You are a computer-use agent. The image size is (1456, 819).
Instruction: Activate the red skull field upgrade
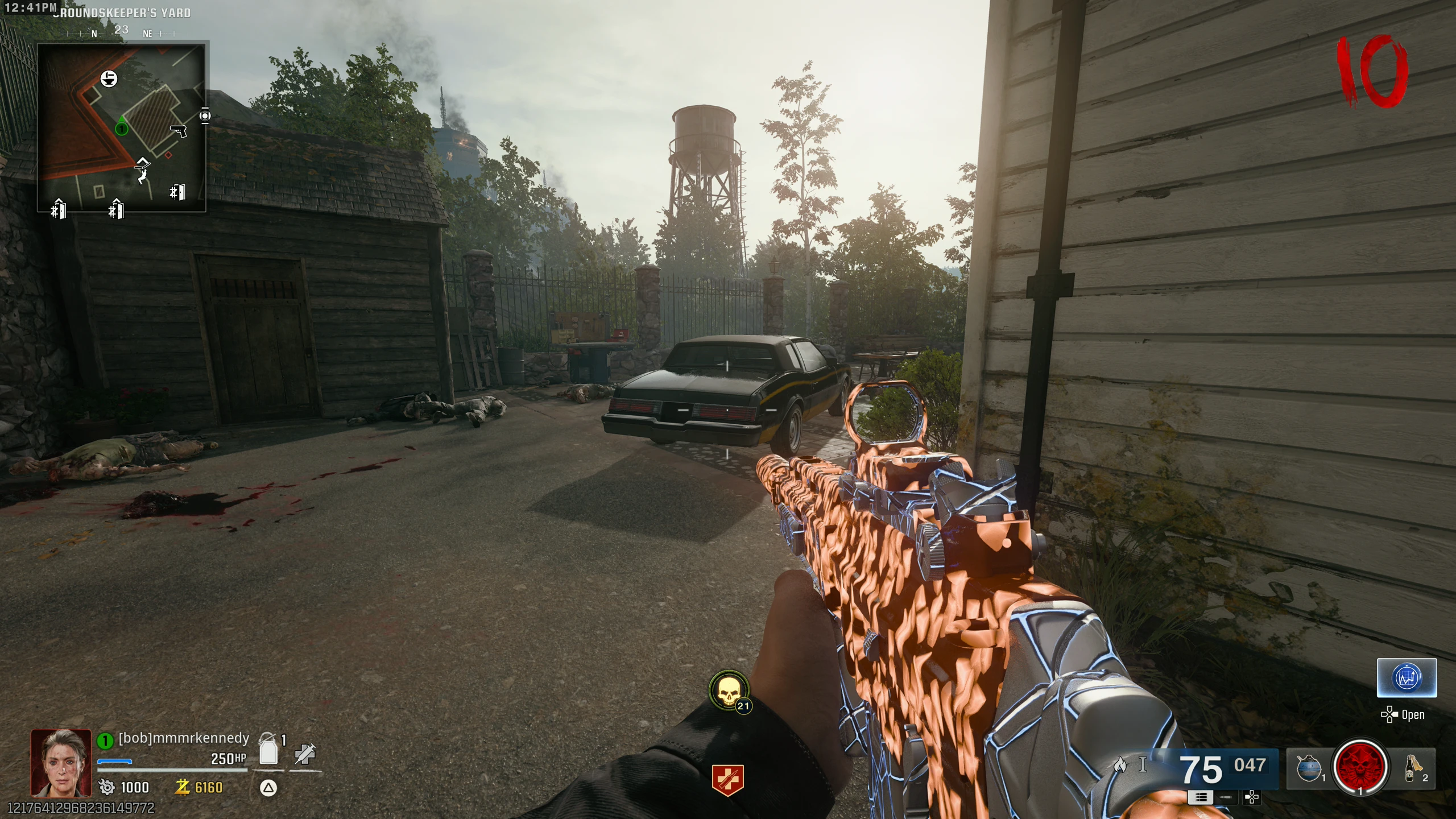1360,767
